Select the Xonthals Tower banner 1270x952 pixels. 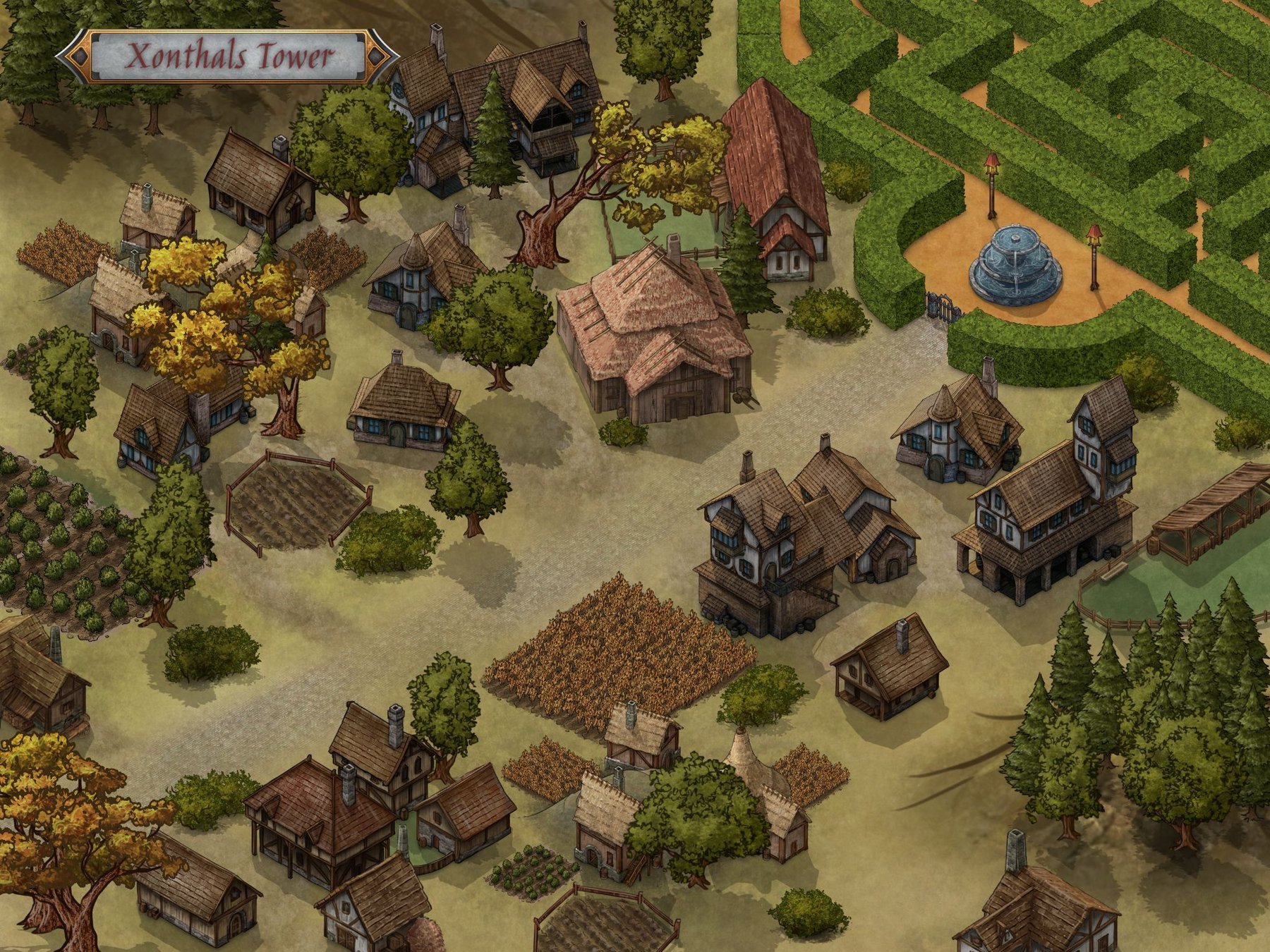228,57
